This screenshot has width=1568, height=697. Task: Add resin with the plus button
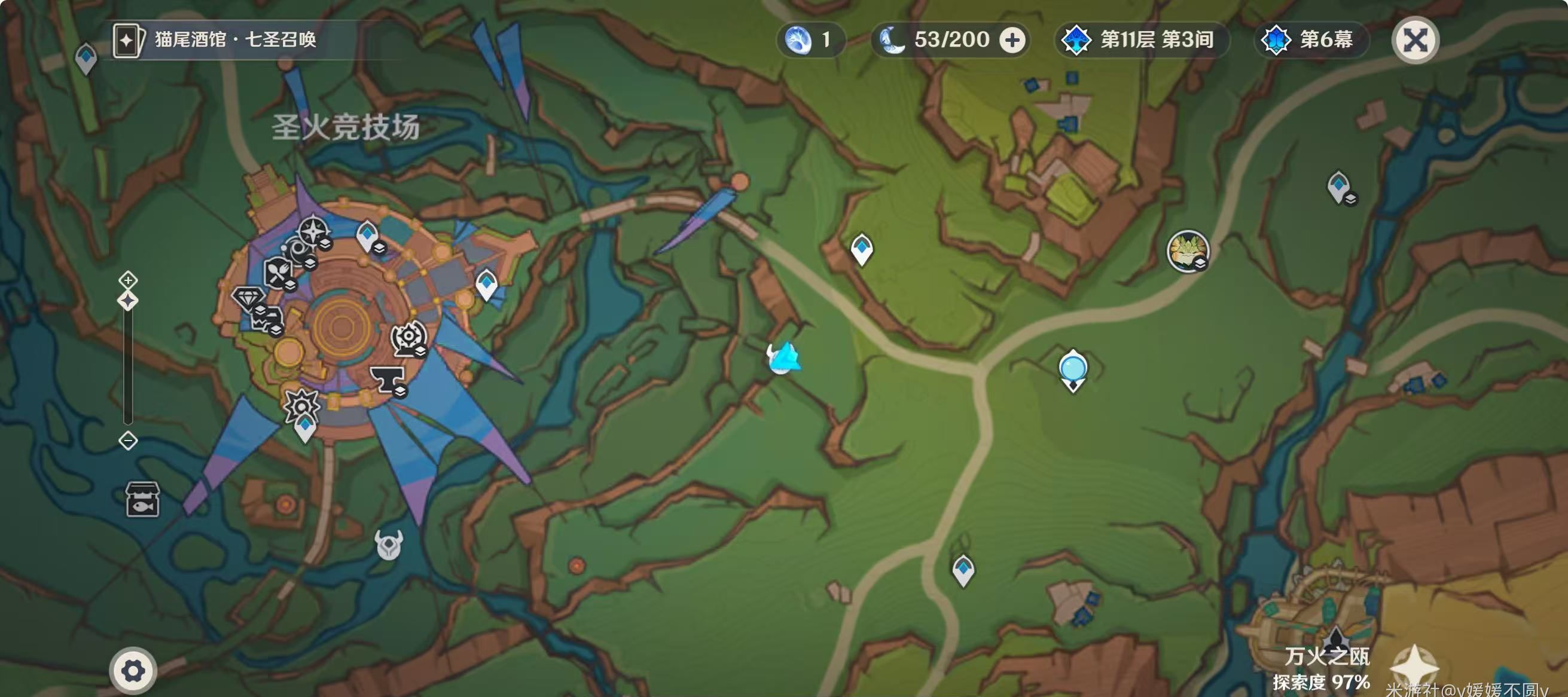pyautogui.click(x=1012, y=40)
